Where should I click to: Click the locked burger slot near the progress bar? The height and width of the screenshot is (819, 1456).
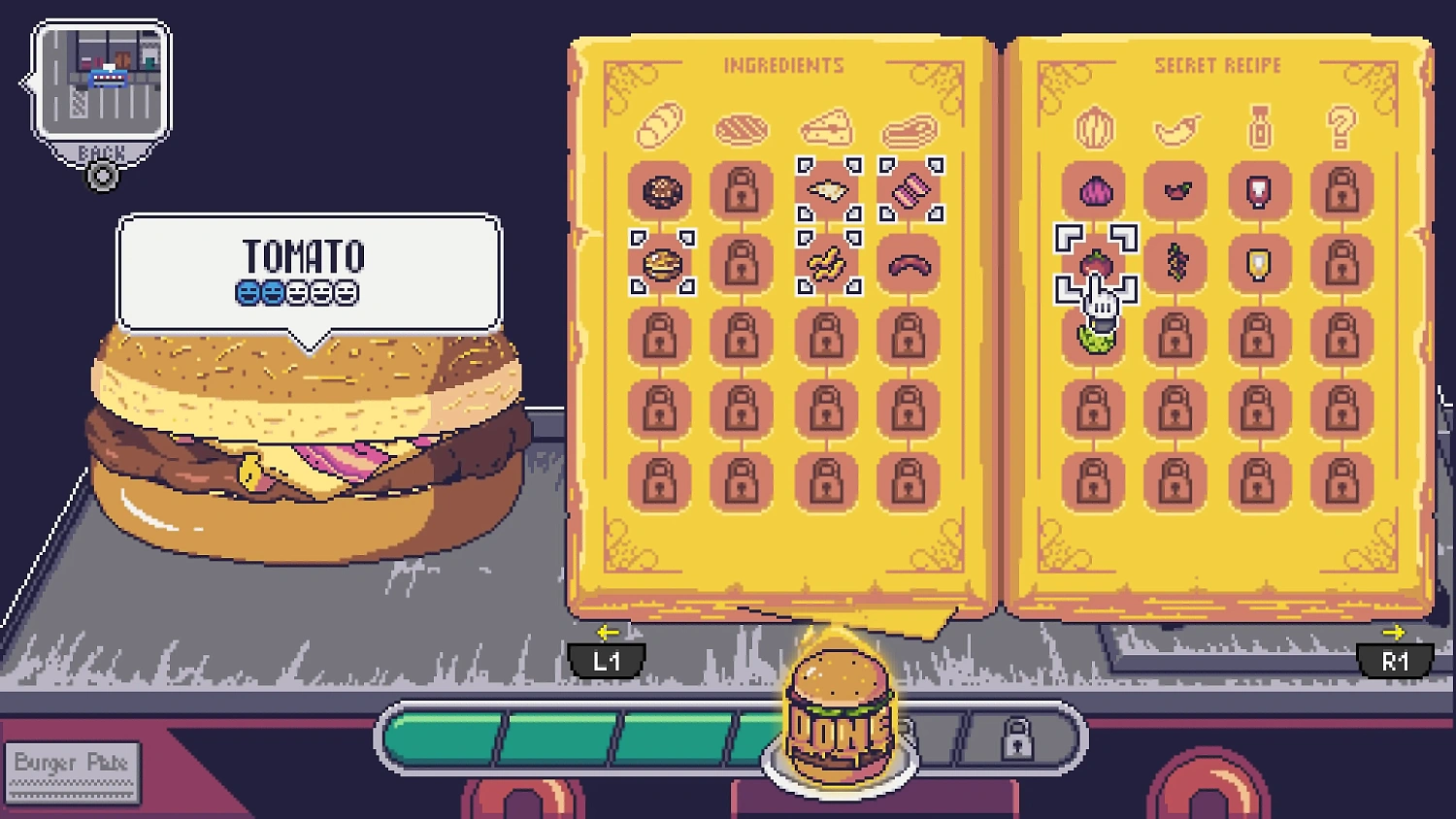point(1019,739)
